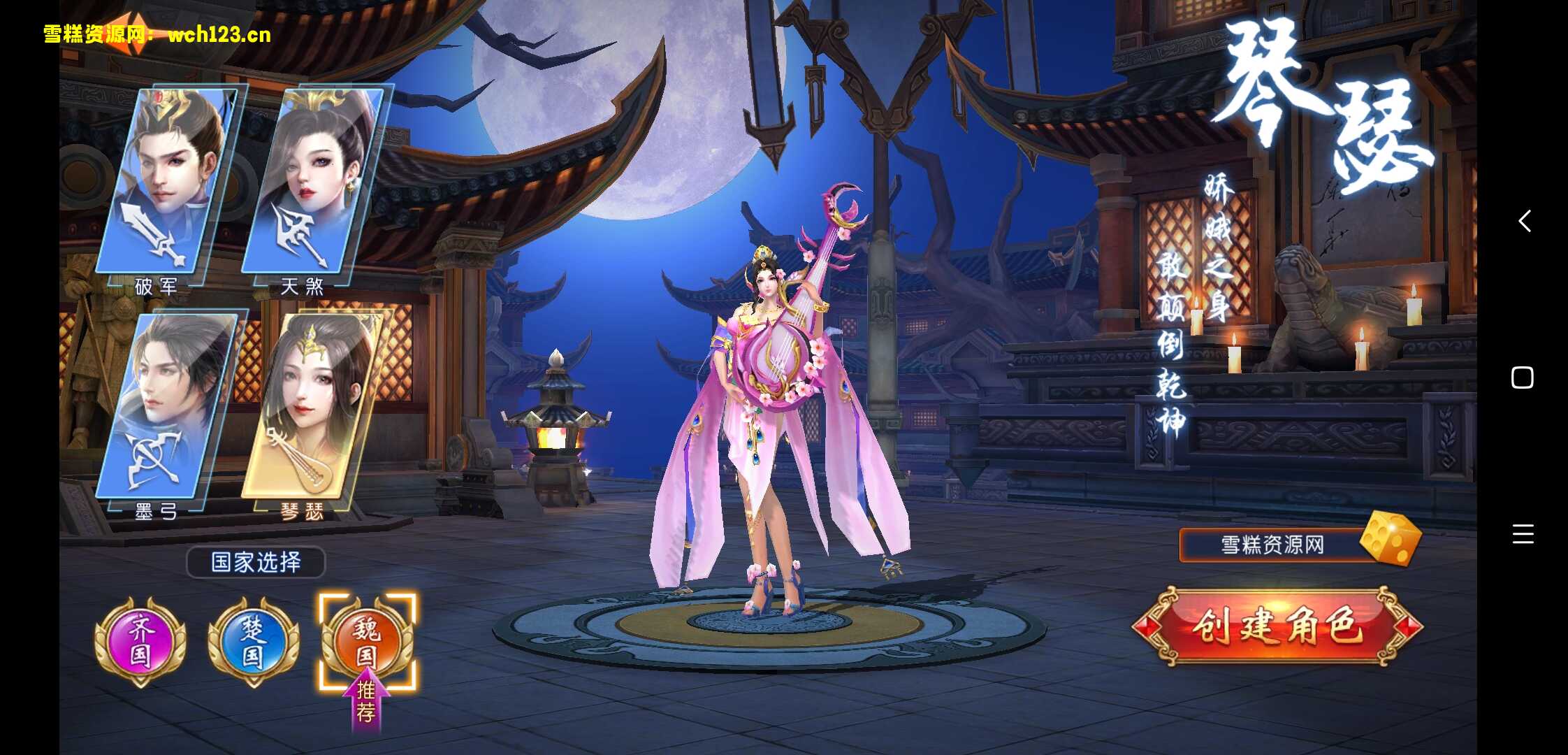Image resolution: width=1568 pixels, height=755 pixels.
Task: Tap the Android home square button
Action: pyautogui.click(x=1523, y=377)
